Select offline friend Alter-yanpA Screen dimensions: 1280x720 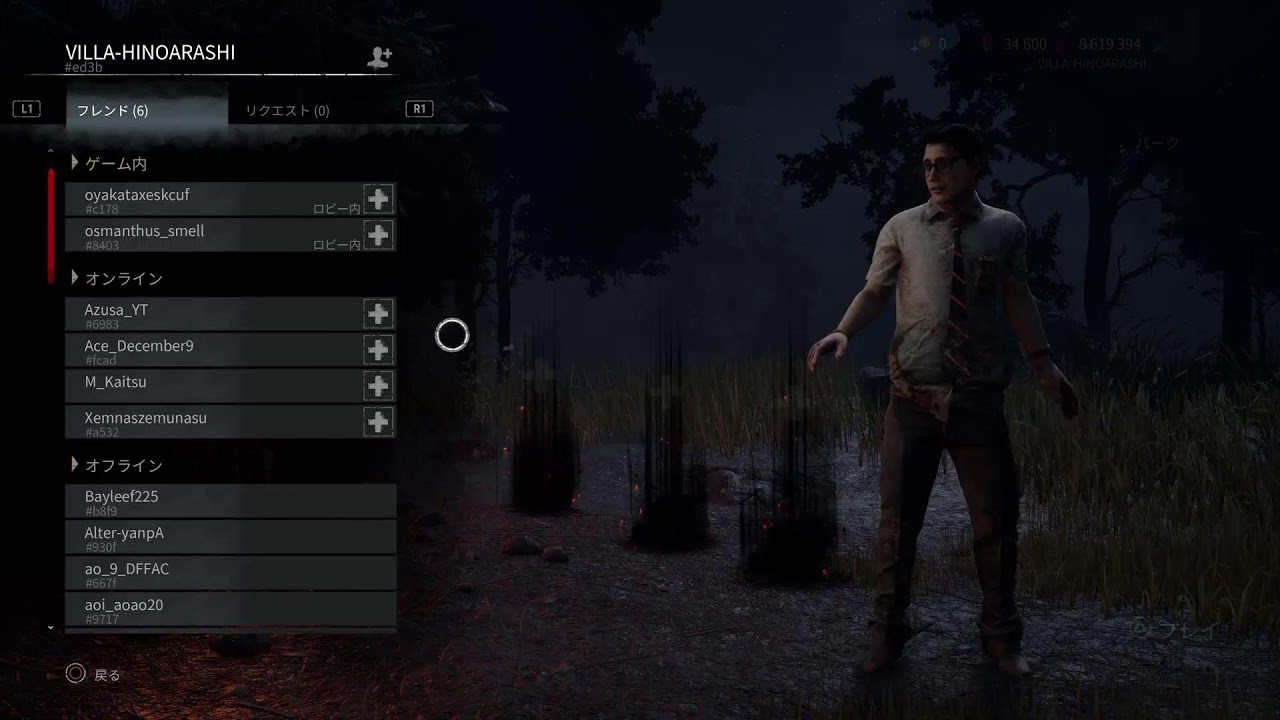tap(230, 537)
